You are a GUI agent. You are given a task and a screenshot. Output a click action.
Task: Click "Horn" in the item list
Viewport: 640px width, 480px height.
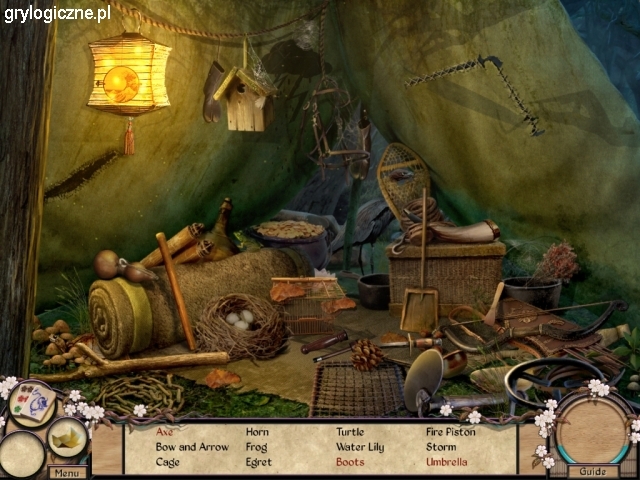pos(257,432)
